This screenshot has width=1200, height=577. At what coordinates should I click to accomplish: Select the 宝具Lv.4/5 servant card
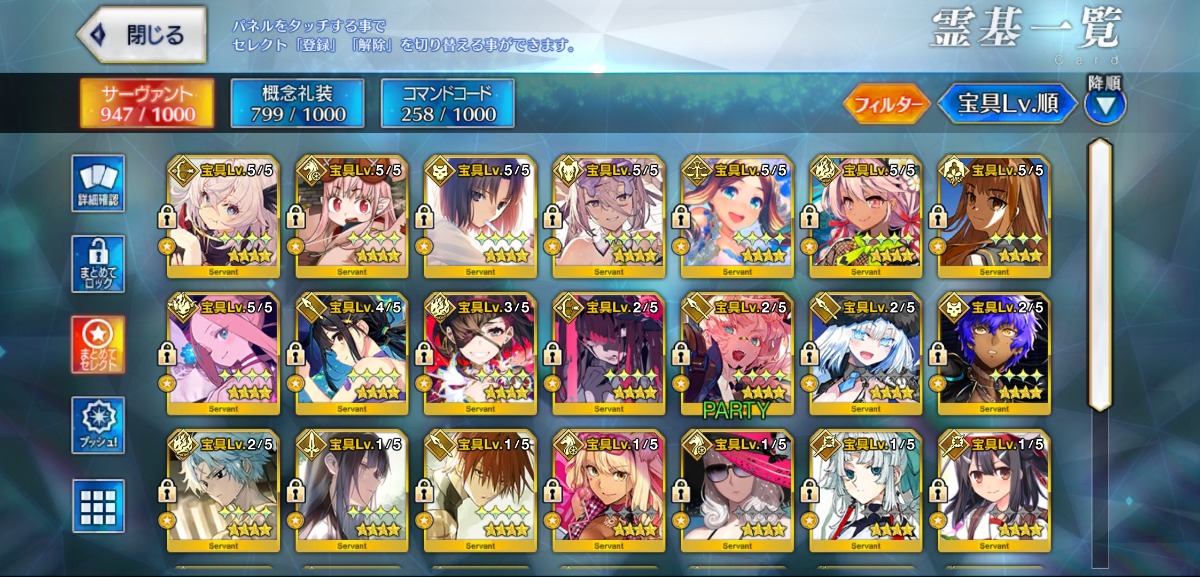pyautogui.click(x=352, y=354)
